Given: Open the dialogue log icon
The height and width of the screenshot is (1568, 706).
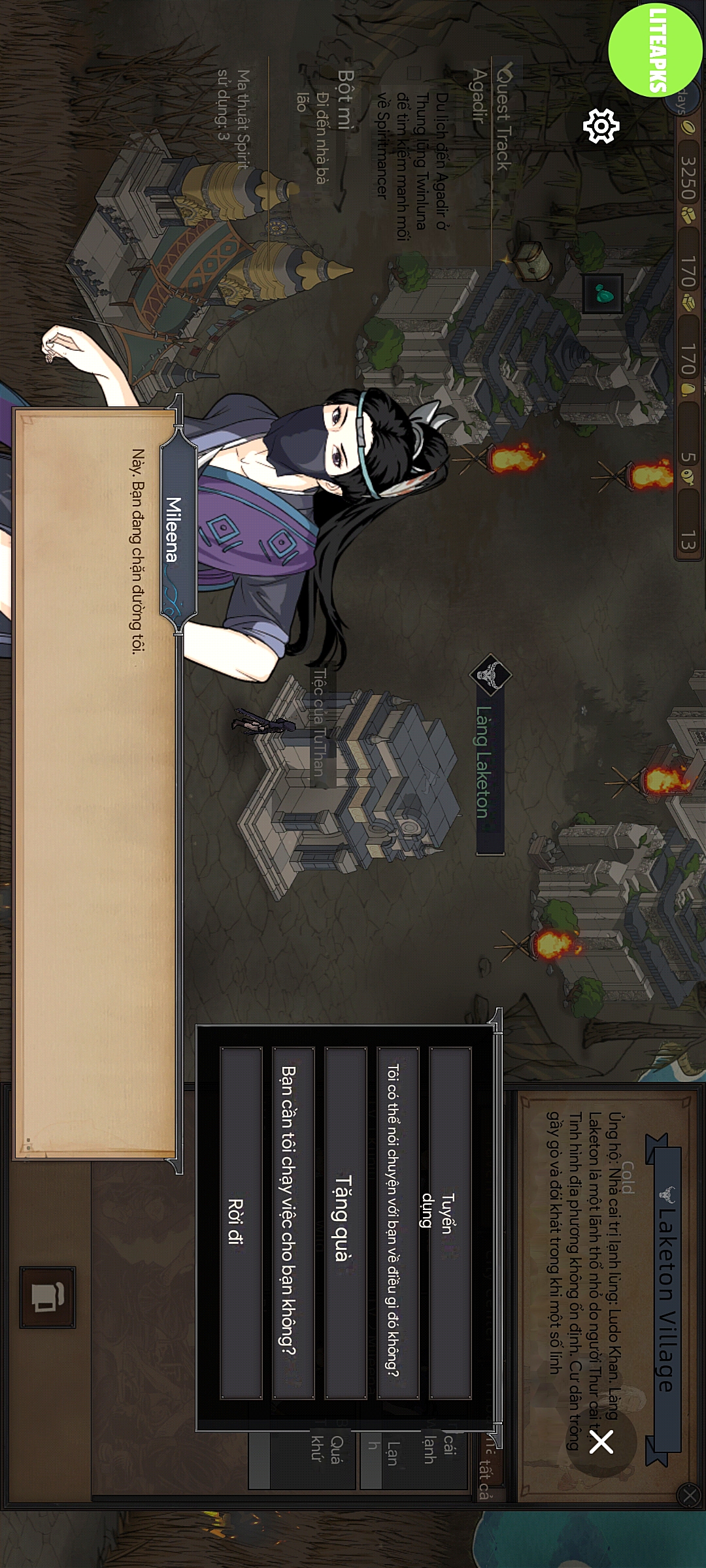Looking at the screenshot, I should (x=48, y=1298).
